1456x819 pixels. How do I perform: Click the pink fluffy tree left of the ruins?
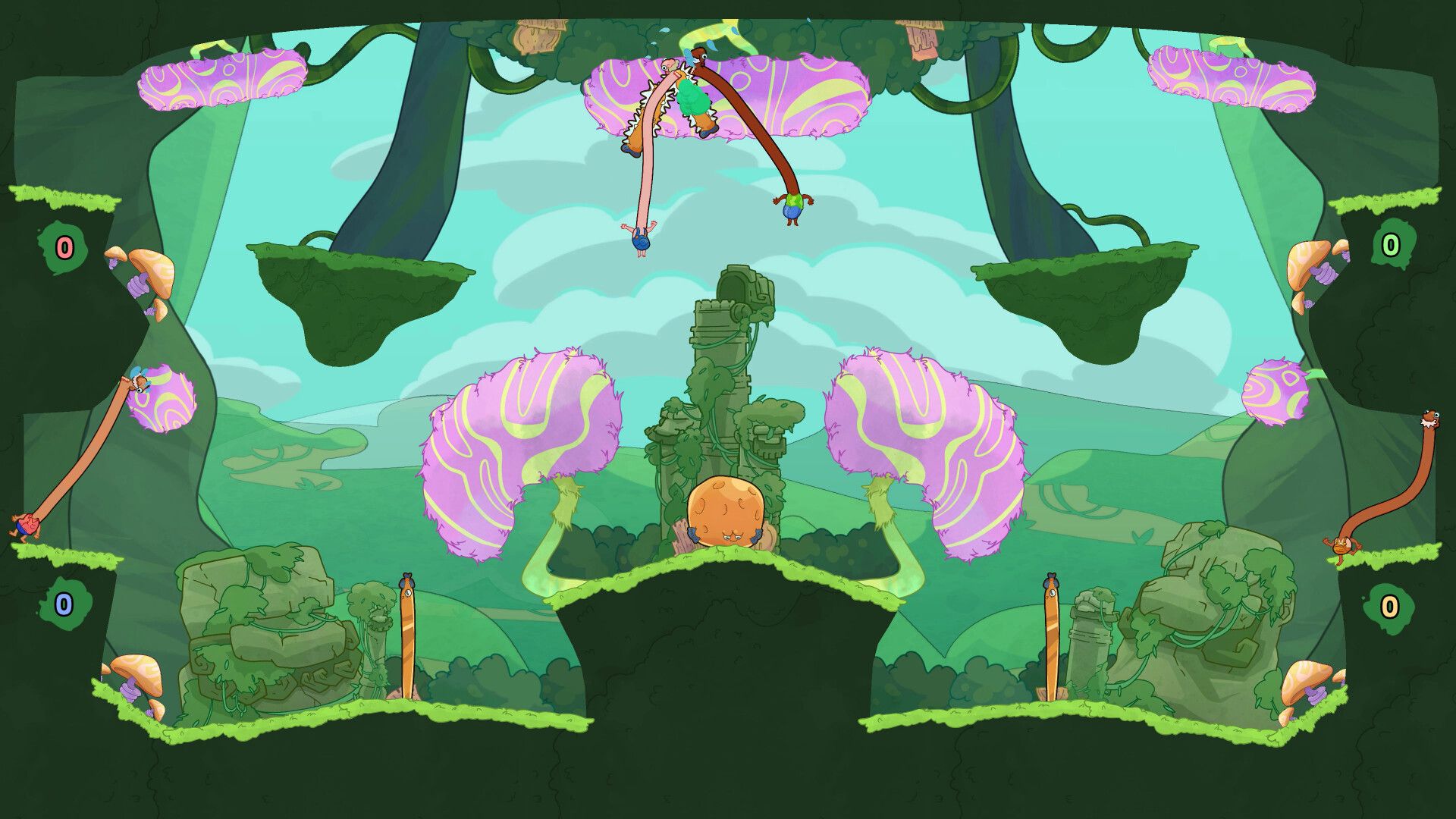[x=523, y=432]
